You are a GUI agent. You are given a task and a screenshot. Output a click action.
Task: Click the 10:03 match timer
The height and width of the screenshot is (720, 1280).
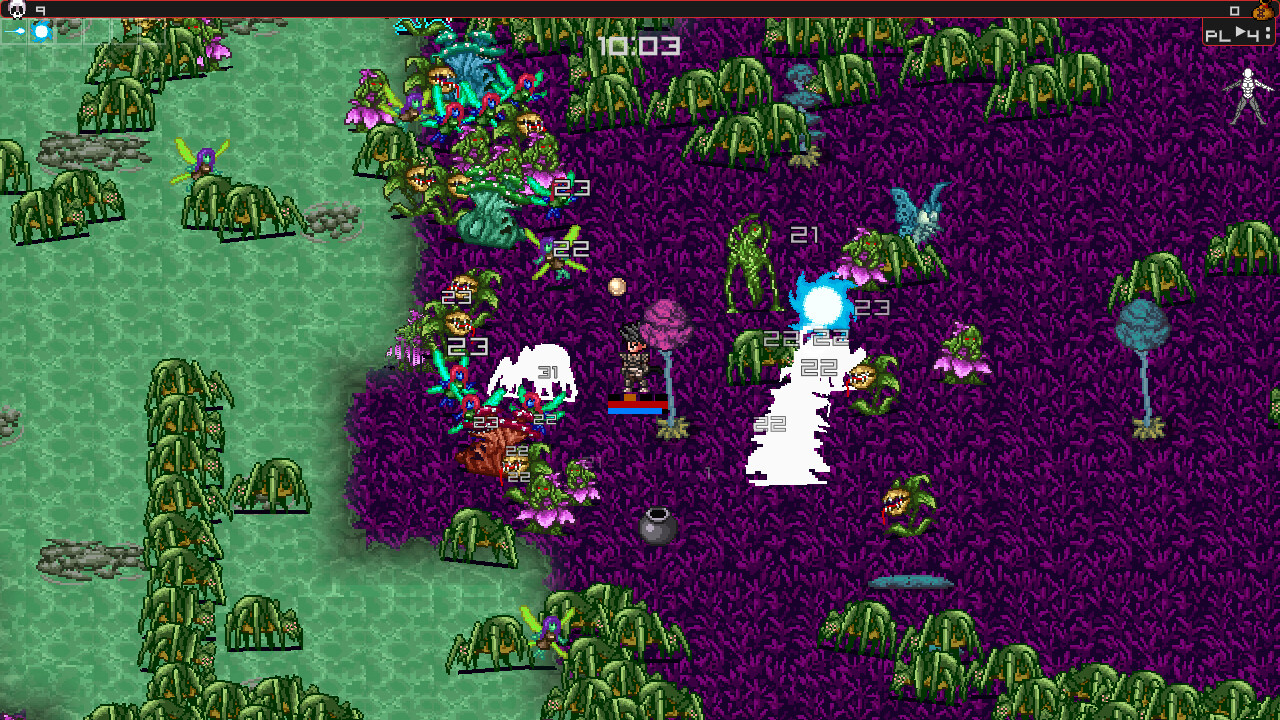(638, 45)
